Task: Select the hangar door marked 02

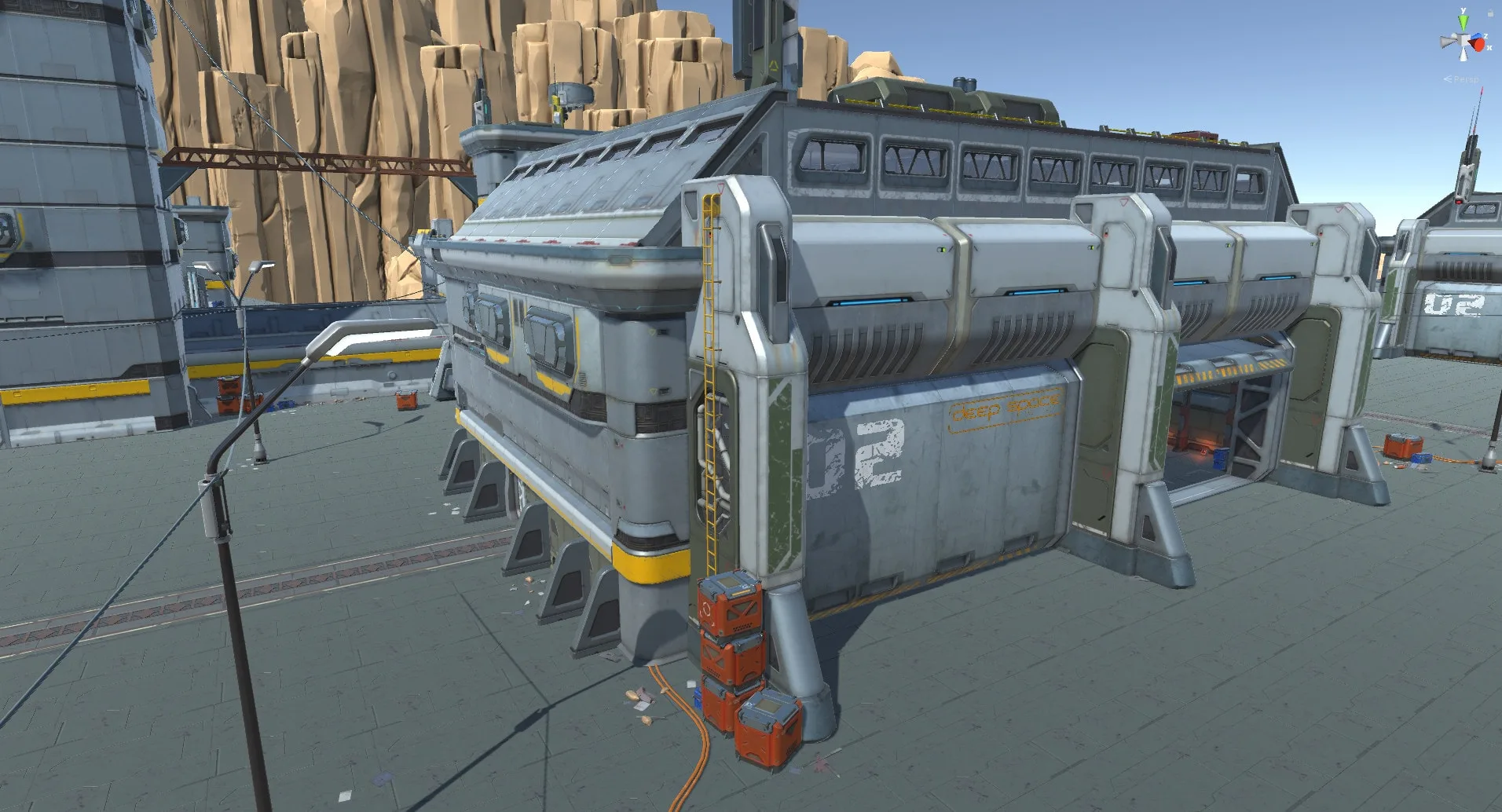Action: [x=903, y=471]
